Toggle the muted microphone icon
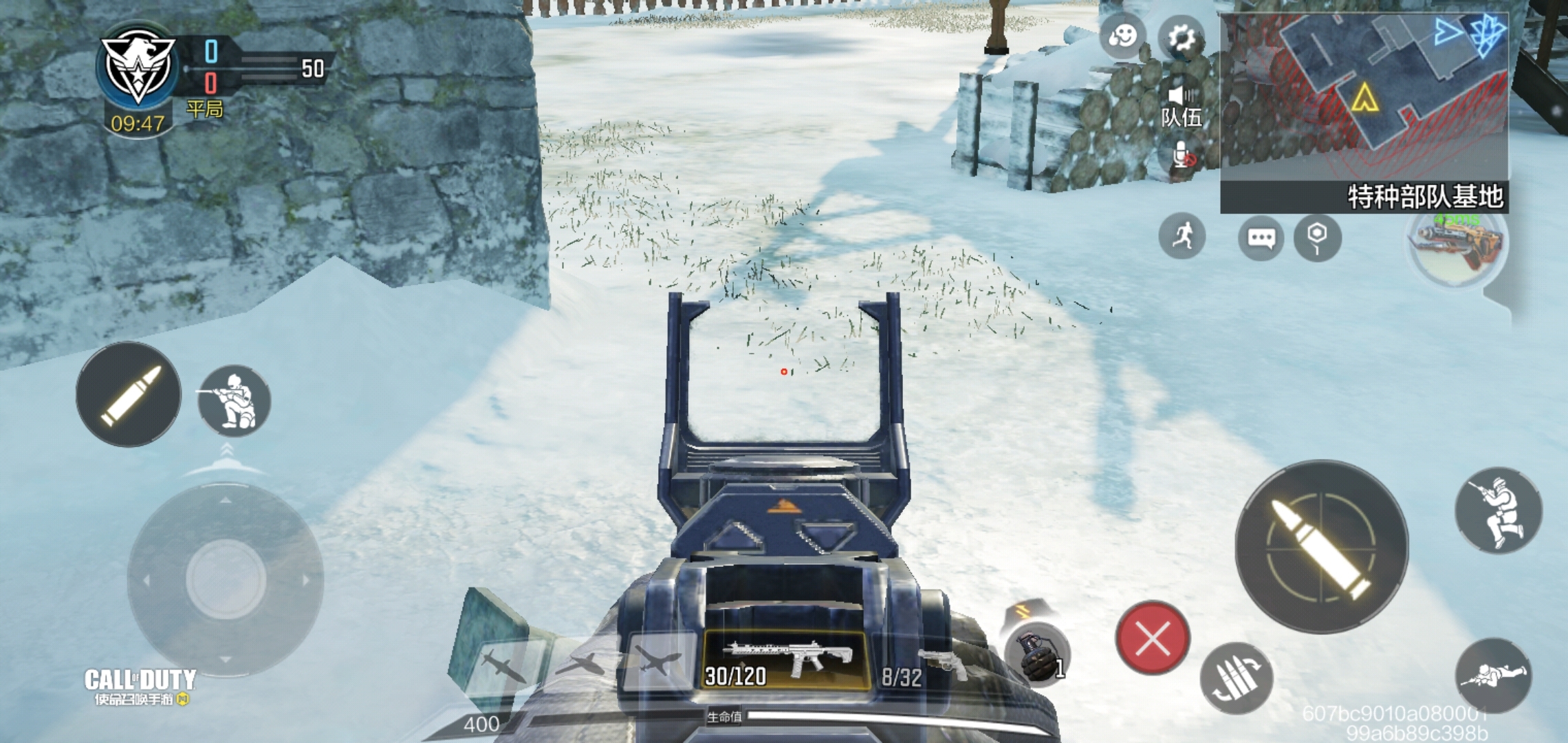Viewport: 1568px width, 743px height. point(1182,156)
